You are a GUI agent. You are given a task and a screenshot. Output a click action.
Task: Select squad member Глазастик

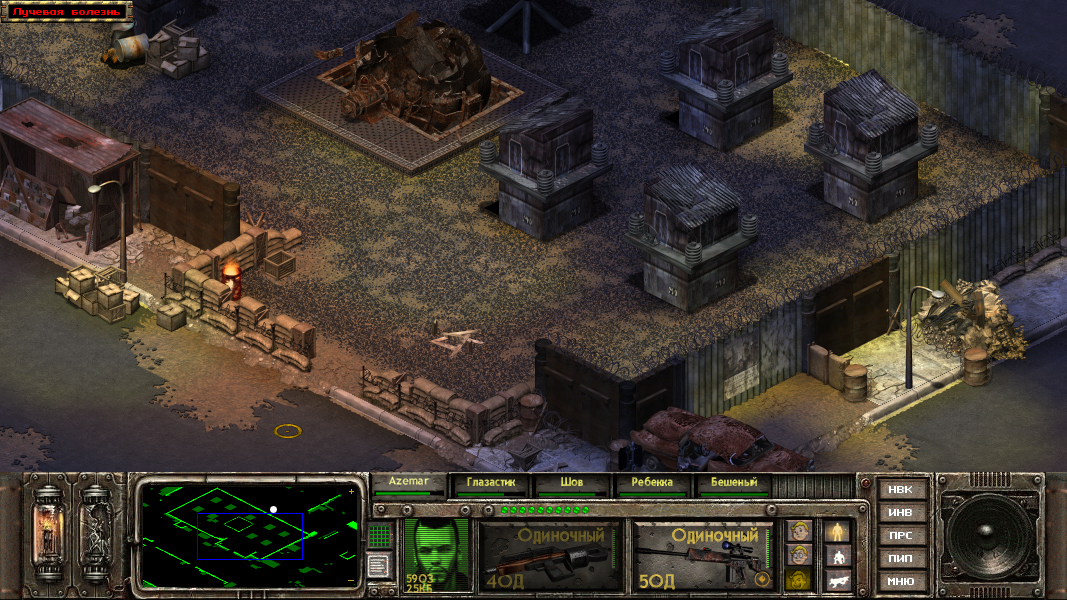[490, 483]
